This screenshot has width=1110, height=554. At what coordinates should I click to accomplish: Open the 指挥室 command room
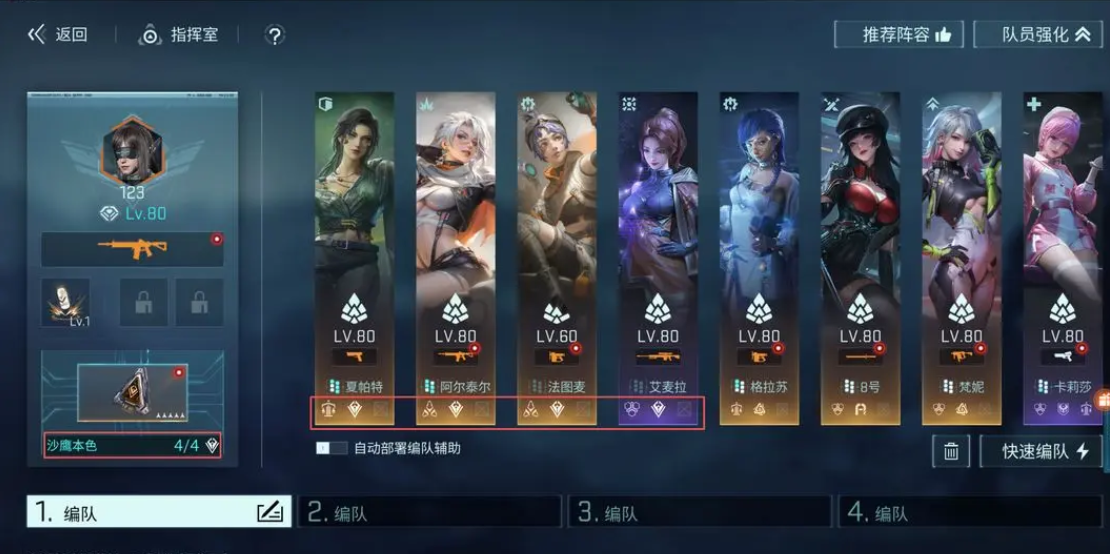pos(179,35)
